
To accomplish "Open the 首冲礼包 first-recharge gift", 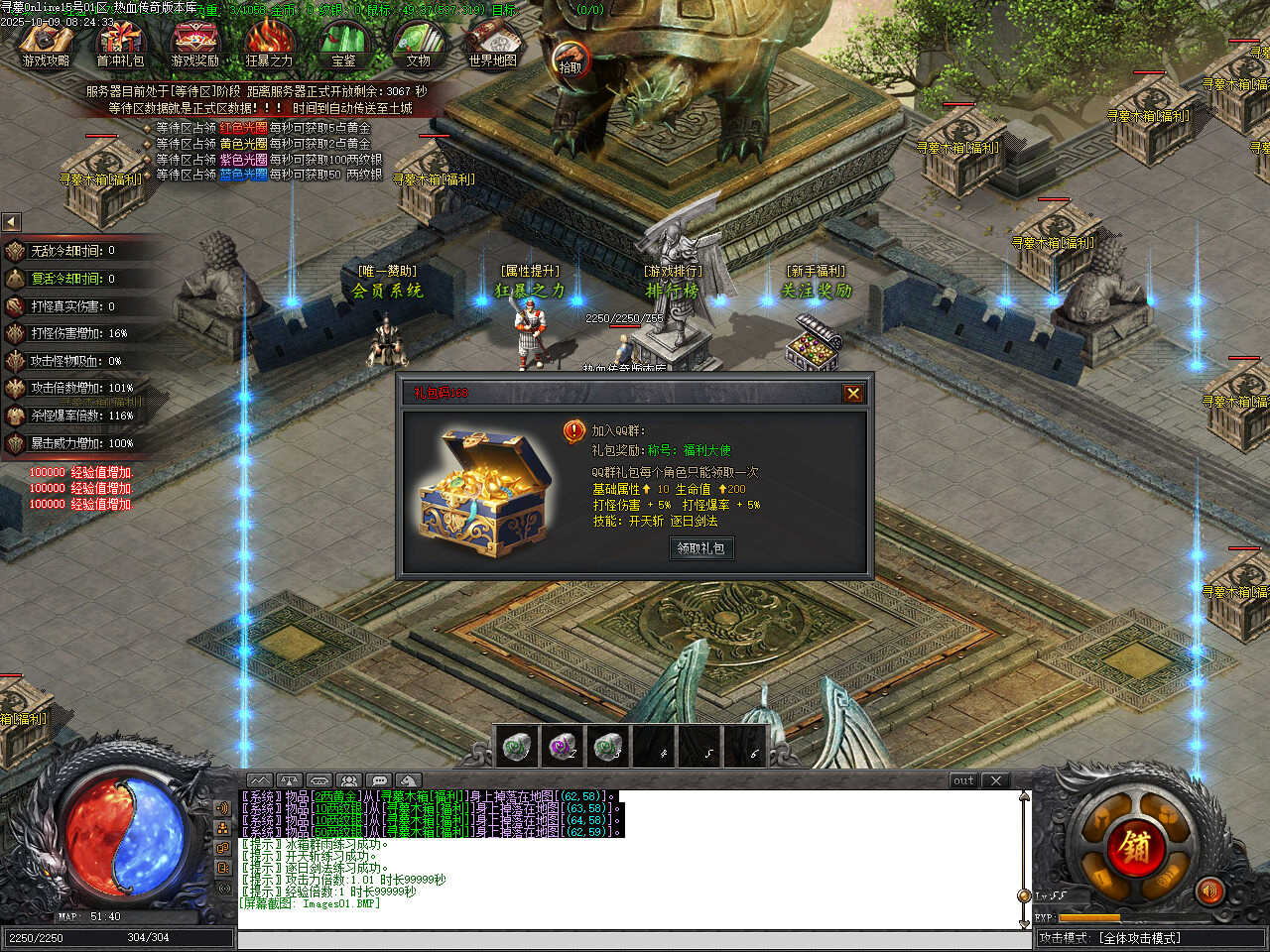I will tap(120, 44).
